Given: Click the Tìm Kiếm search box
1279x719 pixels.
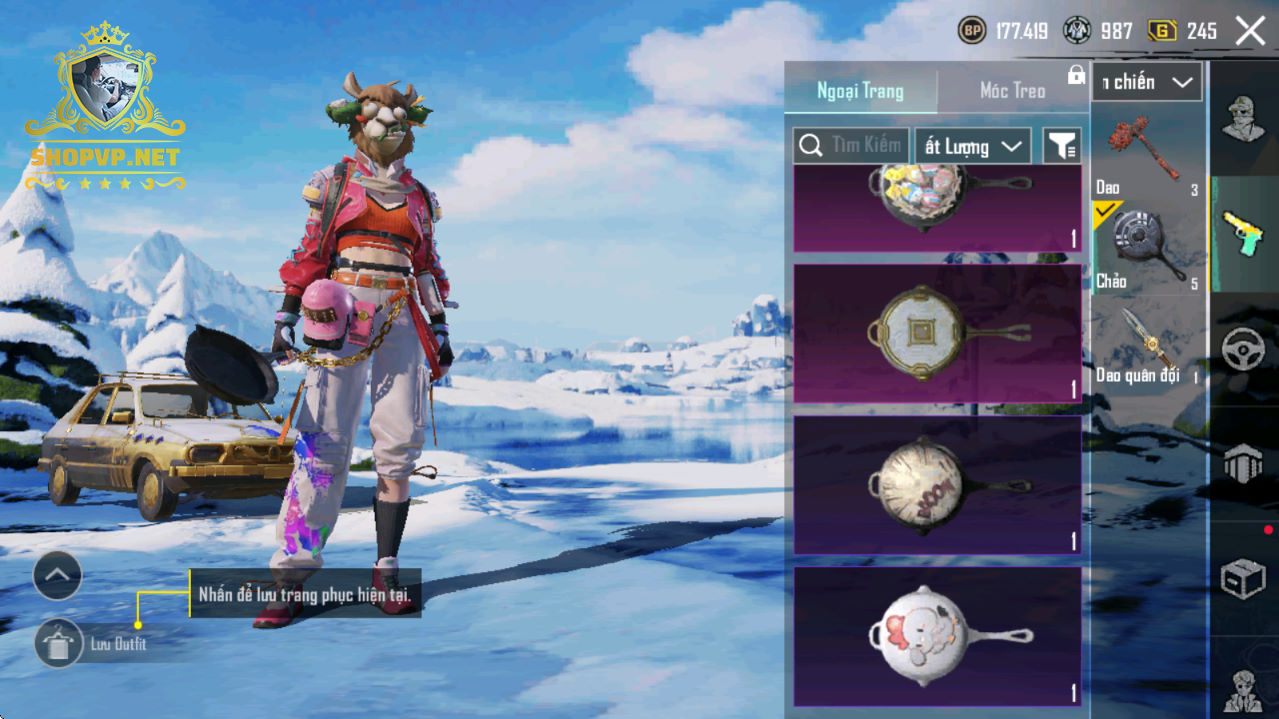Looking at the screenshot, I should [x=851, y=146].
